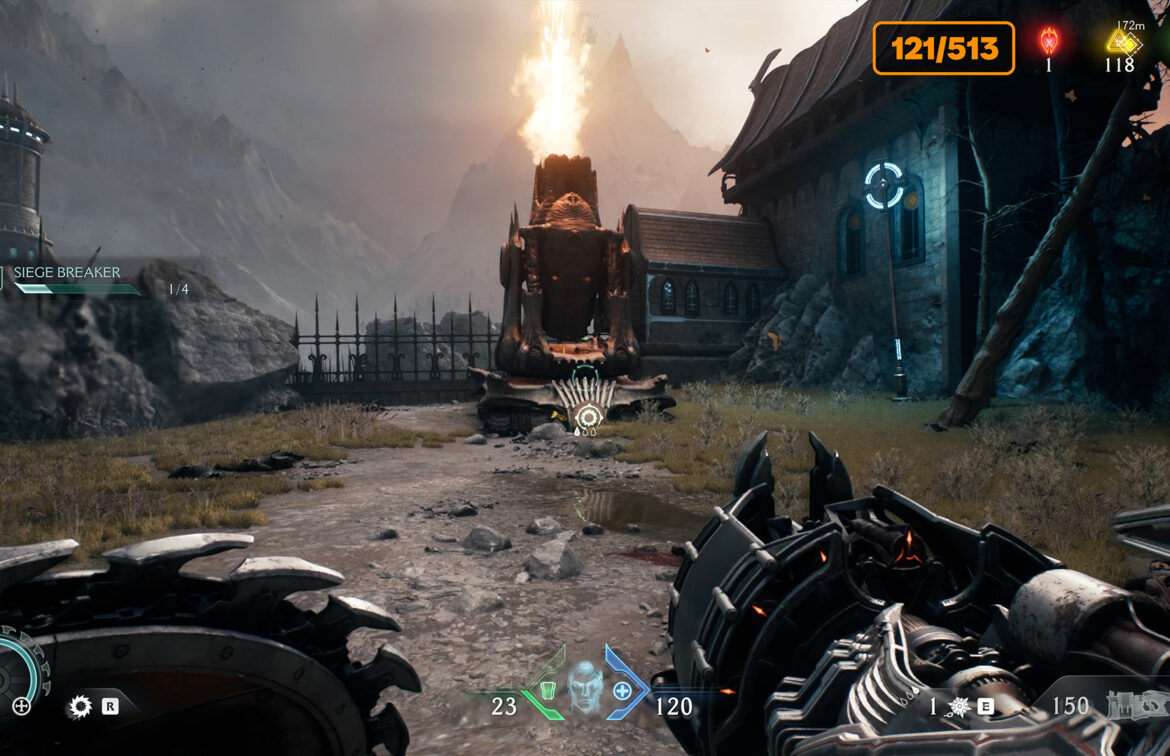Select the white crosshair marker on the siege machine
1170x756 pixels.
[x=589, y=415]
